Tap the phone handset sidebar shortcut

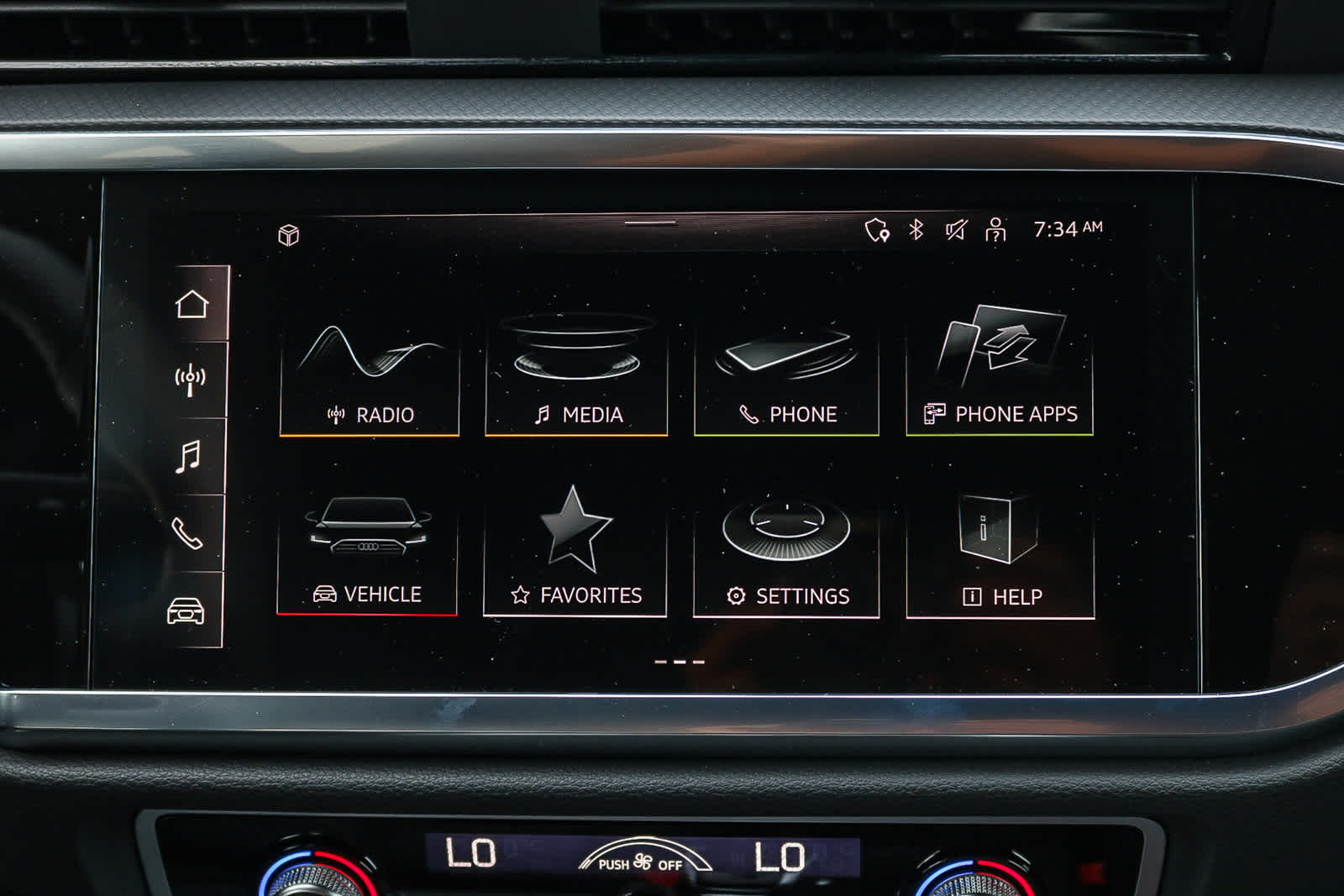tap(186, 533)
